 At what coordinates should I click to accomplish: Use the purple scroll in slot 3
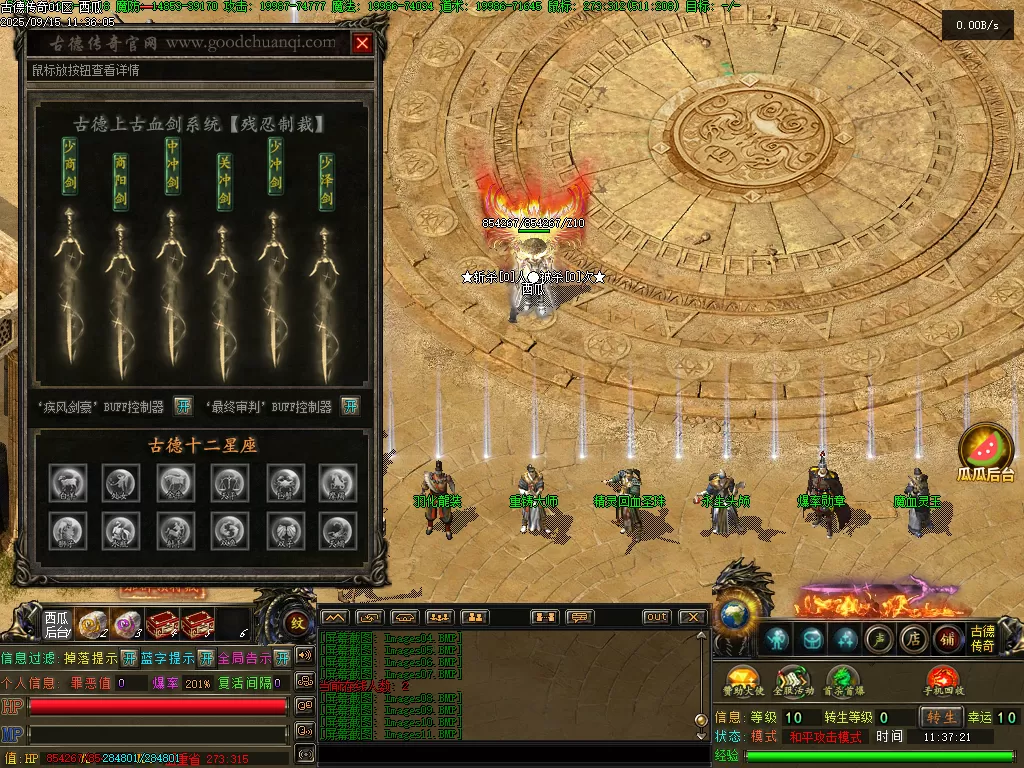126,625
